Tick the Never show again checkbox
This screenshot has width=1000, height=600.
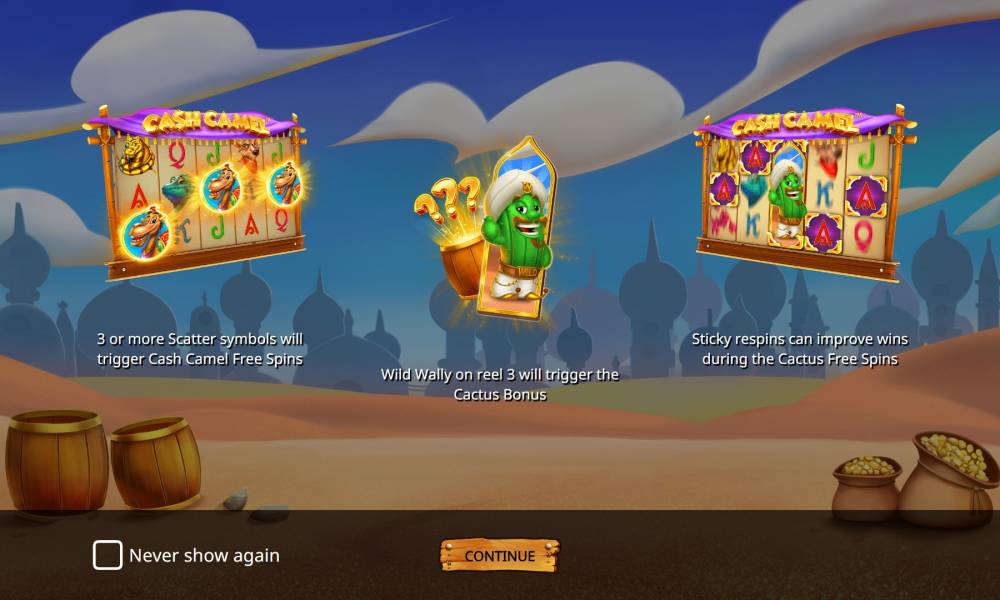pos(108,556)
